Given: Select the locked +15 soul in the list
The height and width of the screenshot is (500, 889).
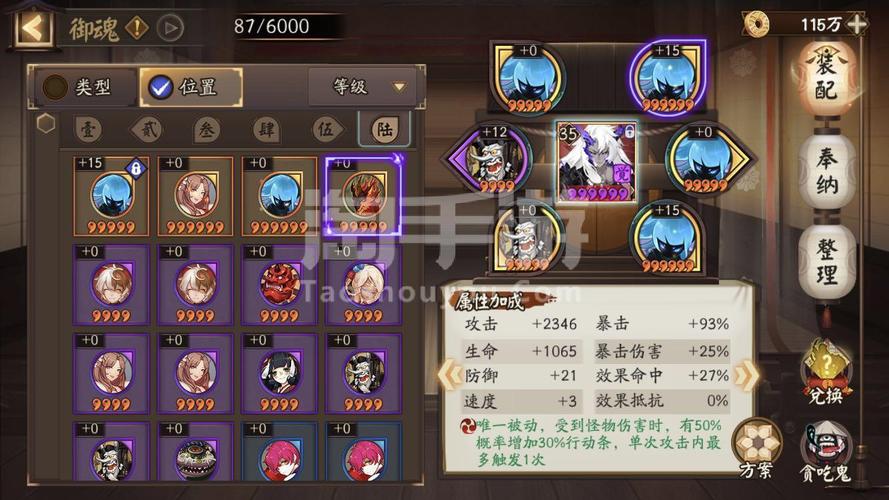Looking at the screenshot, I should [x=111, y=196].
